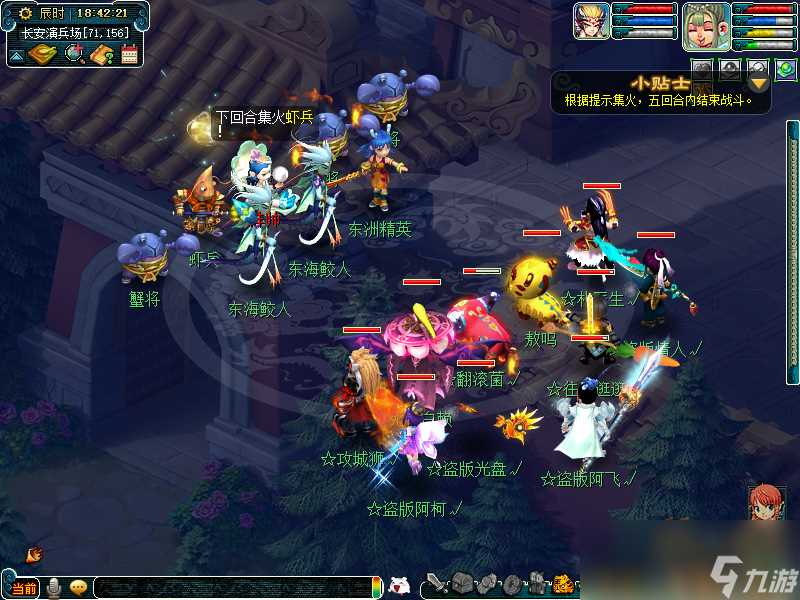Click the red-haired girl avatar
Screen dimensions: 800x600
tap(768, 502)
